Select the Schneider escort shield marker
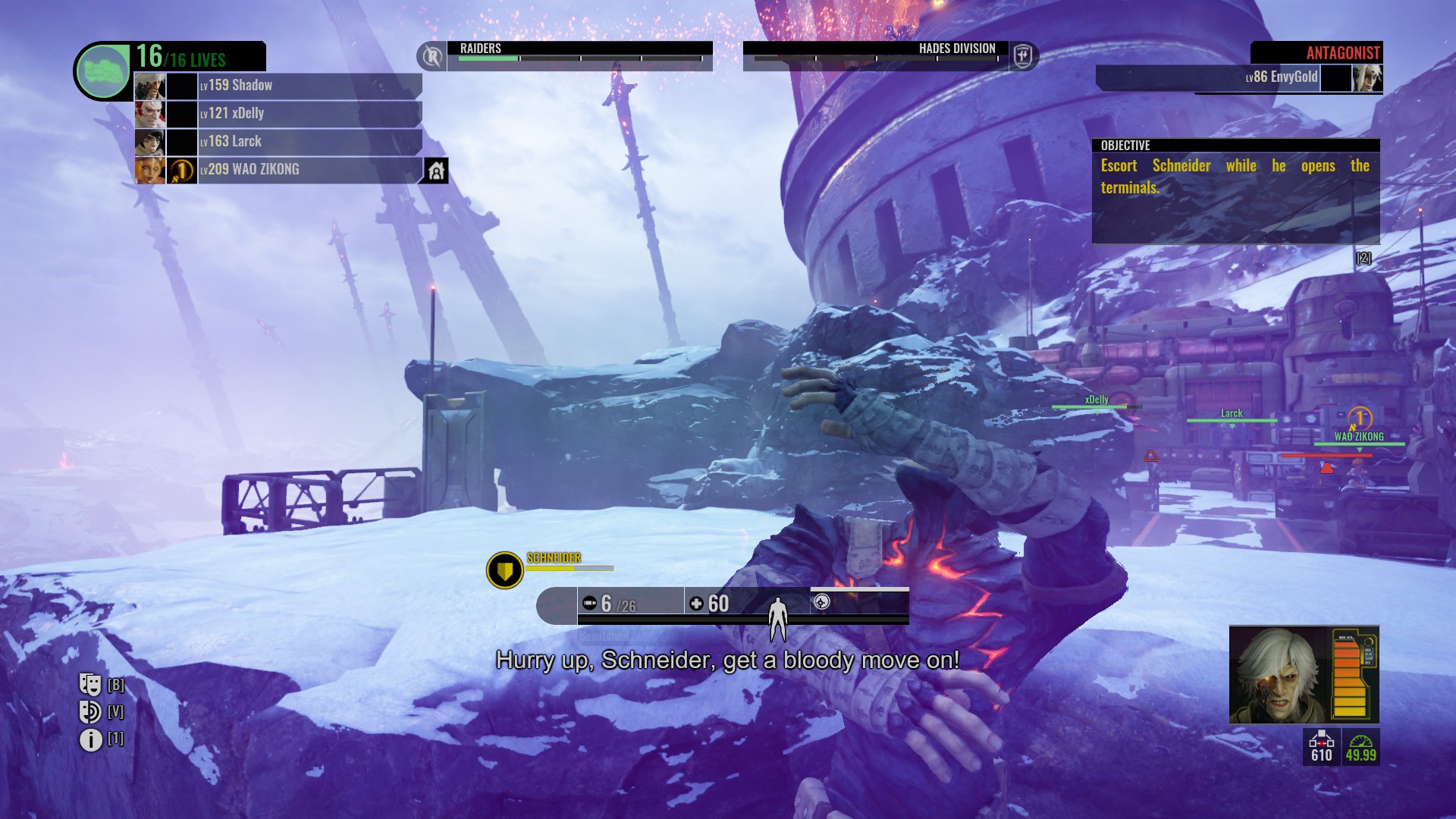 504,570
